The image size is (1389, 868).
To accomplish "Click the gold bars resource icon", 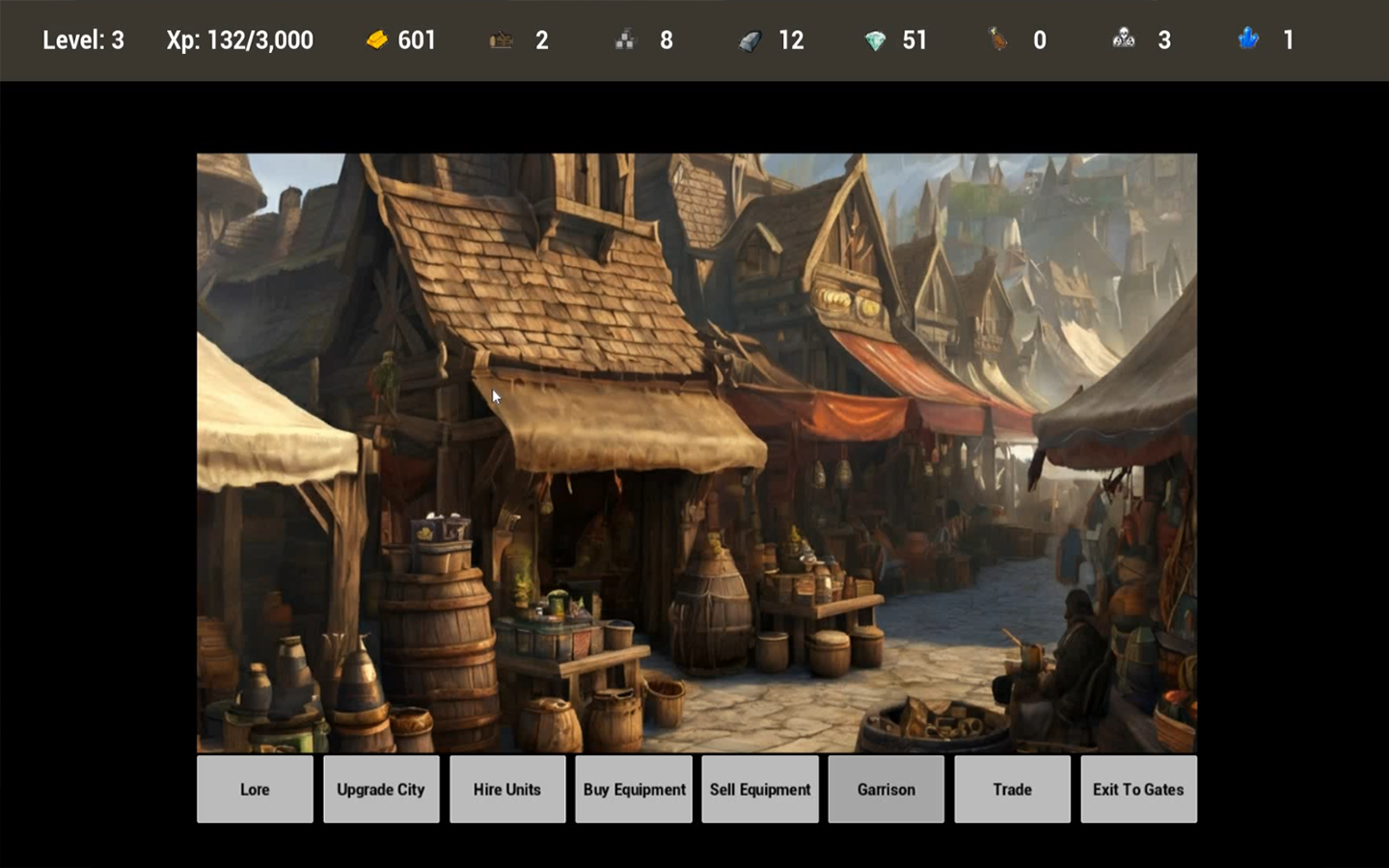I will [x=377, y=41].
